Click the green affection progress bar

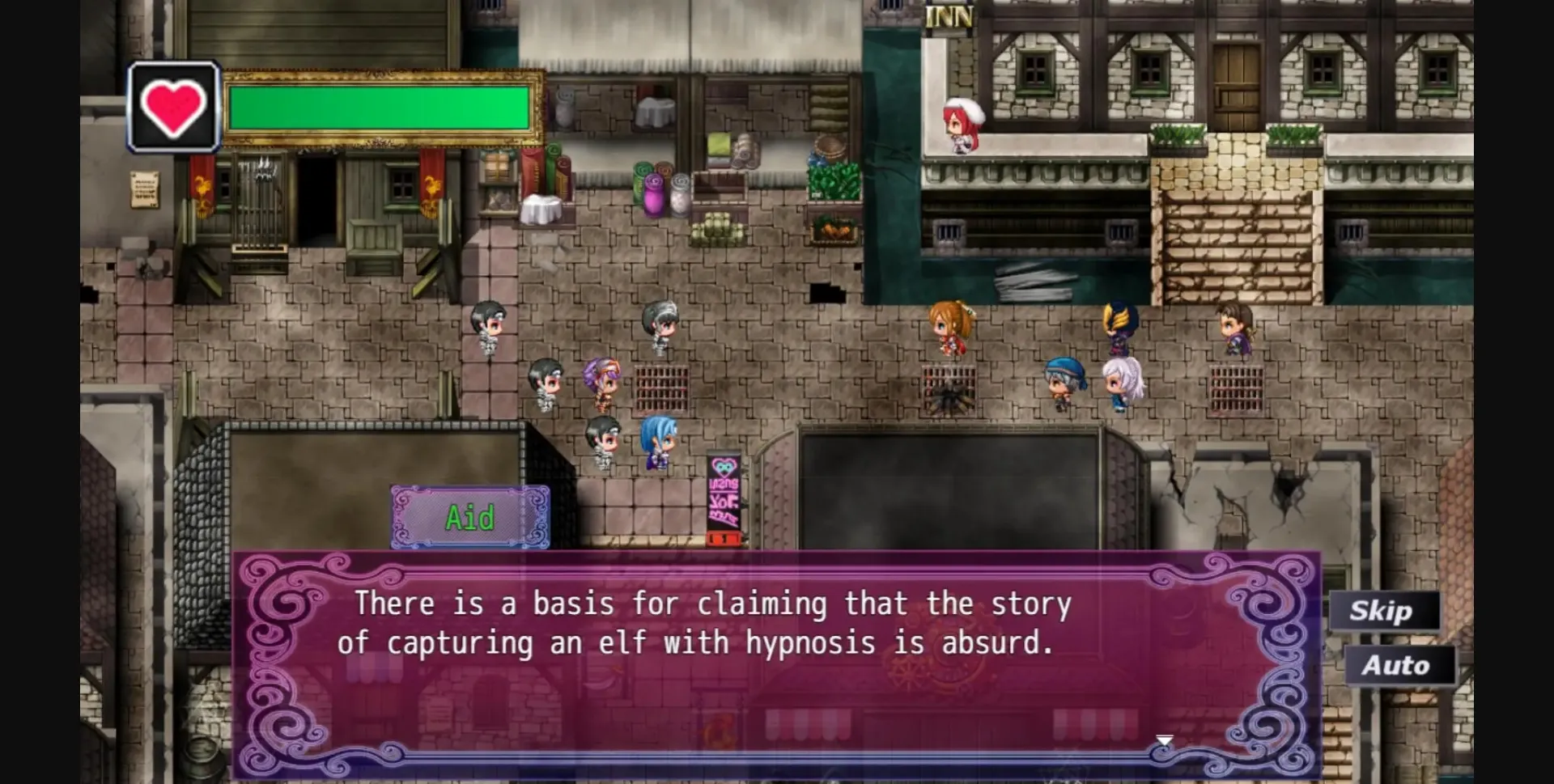point(380,108)
